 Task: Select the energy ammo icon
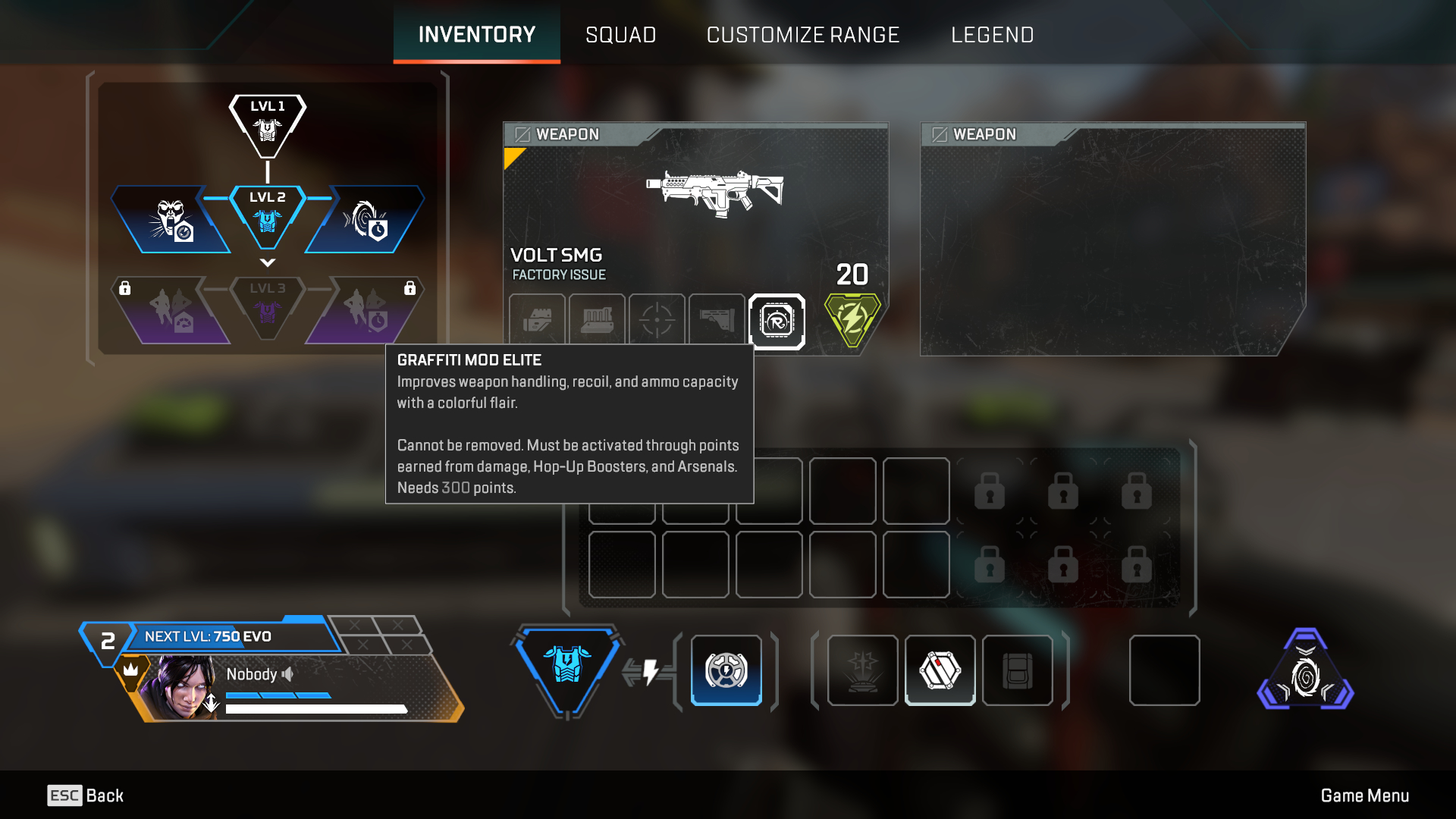coord(852,319)
